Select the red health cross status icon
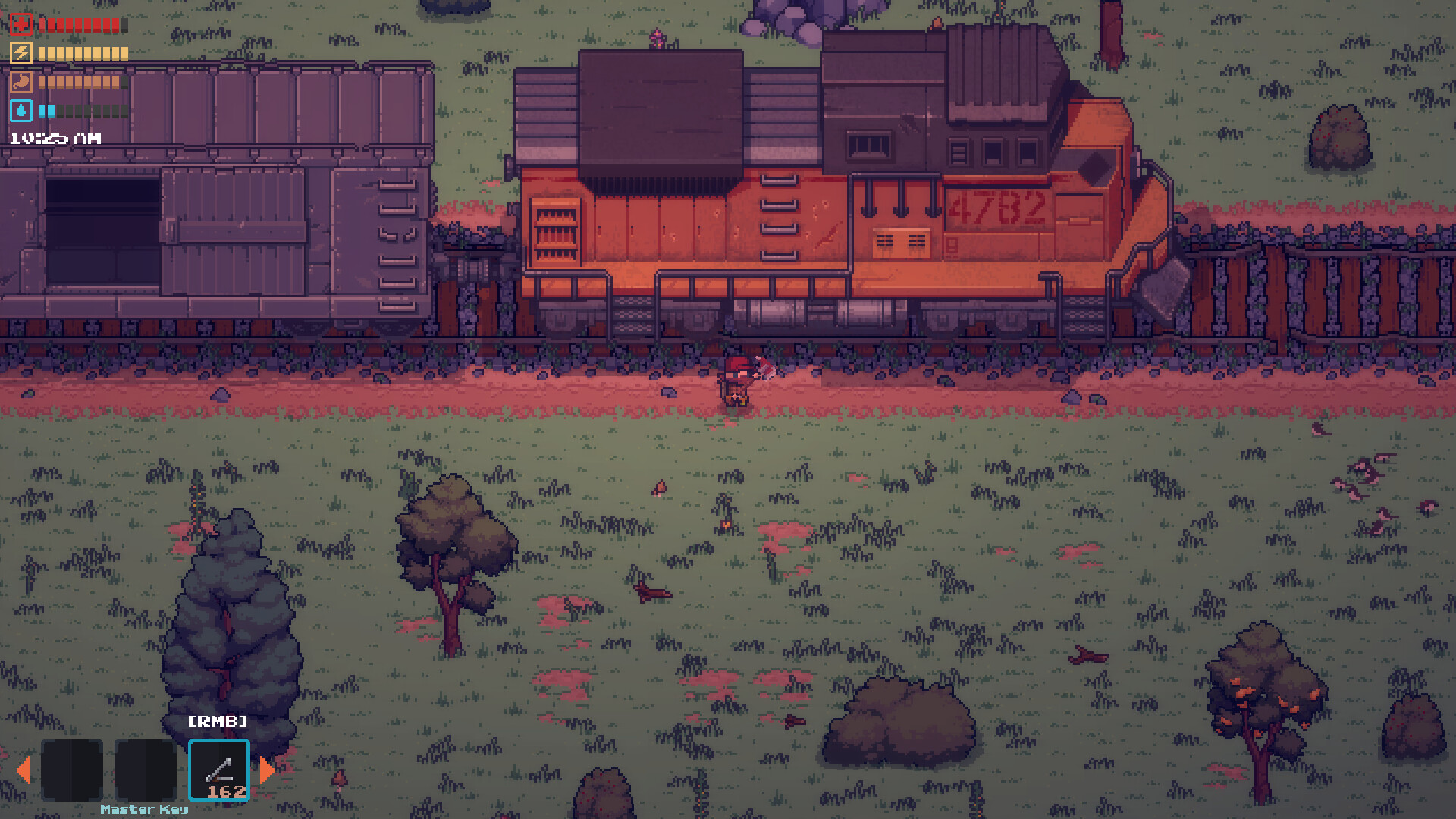This screenshot has height=819, width=1456. point(21,25)
